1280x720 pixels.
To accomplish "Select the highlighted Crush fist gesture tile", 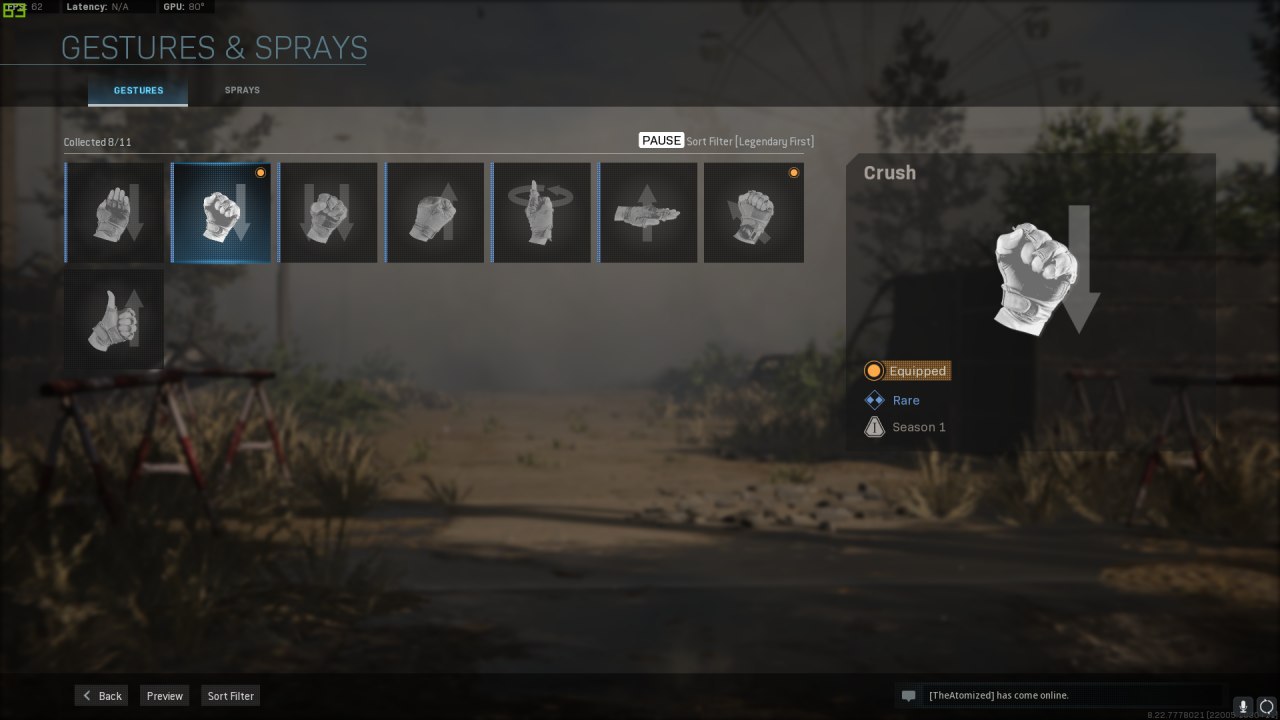I will point(221,213).
